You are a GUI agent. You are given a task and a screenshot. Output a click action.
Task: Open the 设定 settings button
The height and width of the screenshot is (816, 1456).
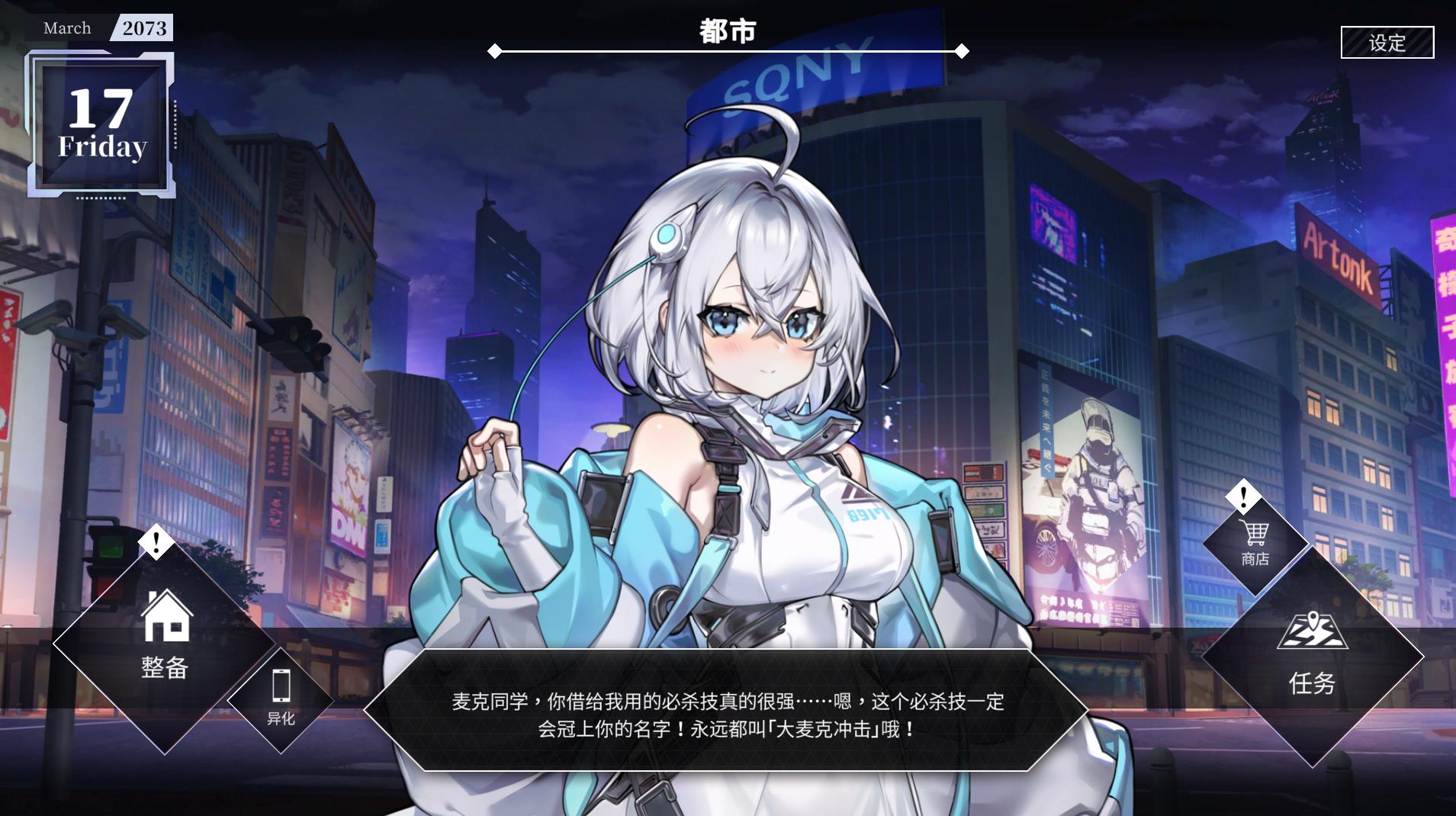pos(1387,43)
